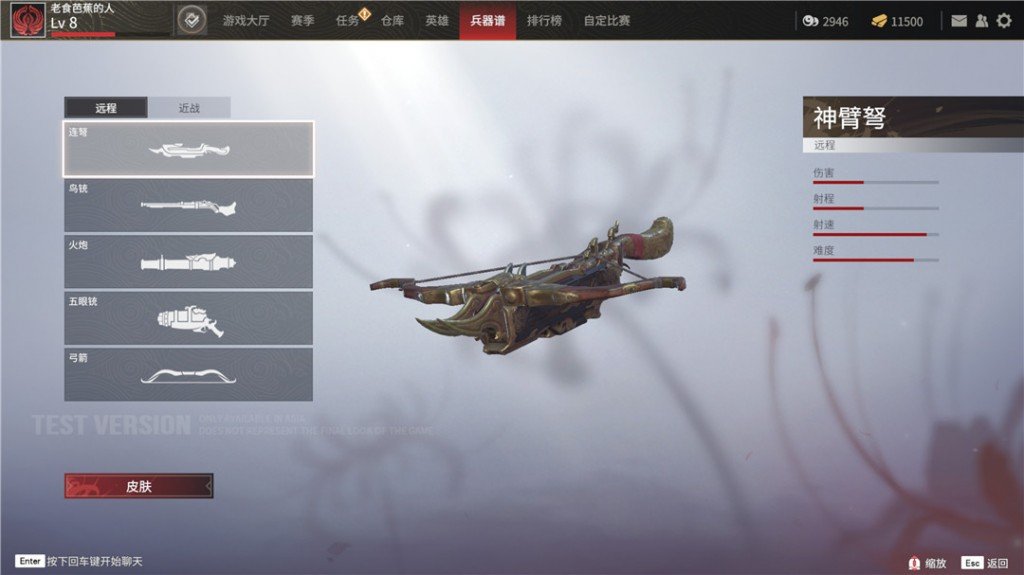The image size is (1024, 575).
Task: Click the player avatar portrait
Action: (x=28, y=20)
